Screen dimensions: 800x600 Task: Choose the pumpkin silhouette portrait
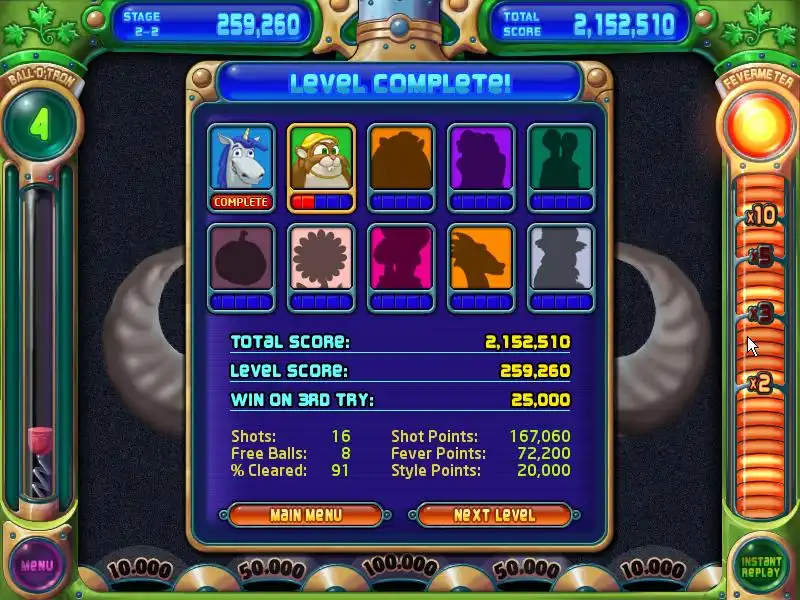click(241, 259)
